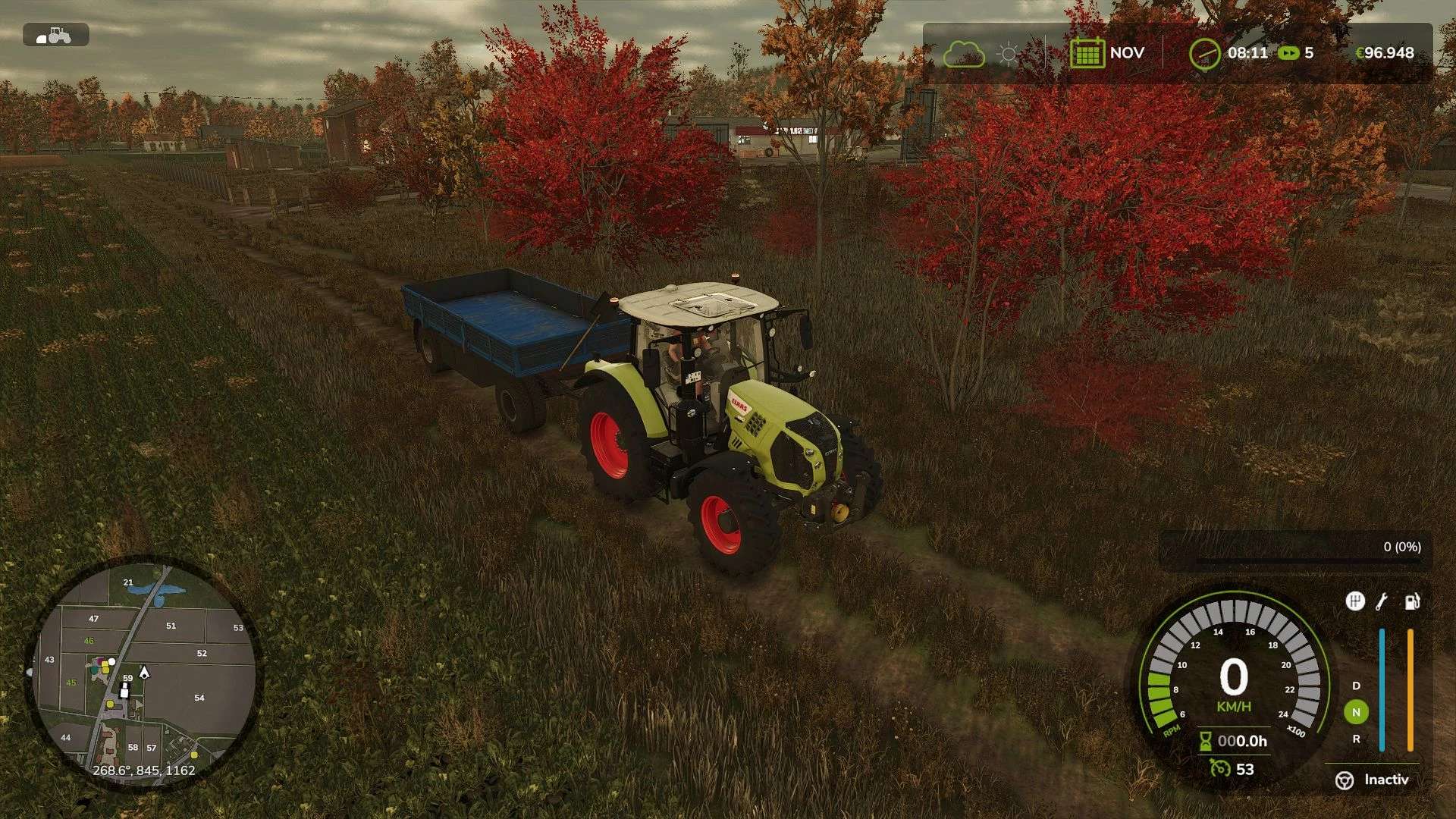The image size is (1456, 819).
Task: Click the fuel pump icon
Action: [x=1411, y=601]
